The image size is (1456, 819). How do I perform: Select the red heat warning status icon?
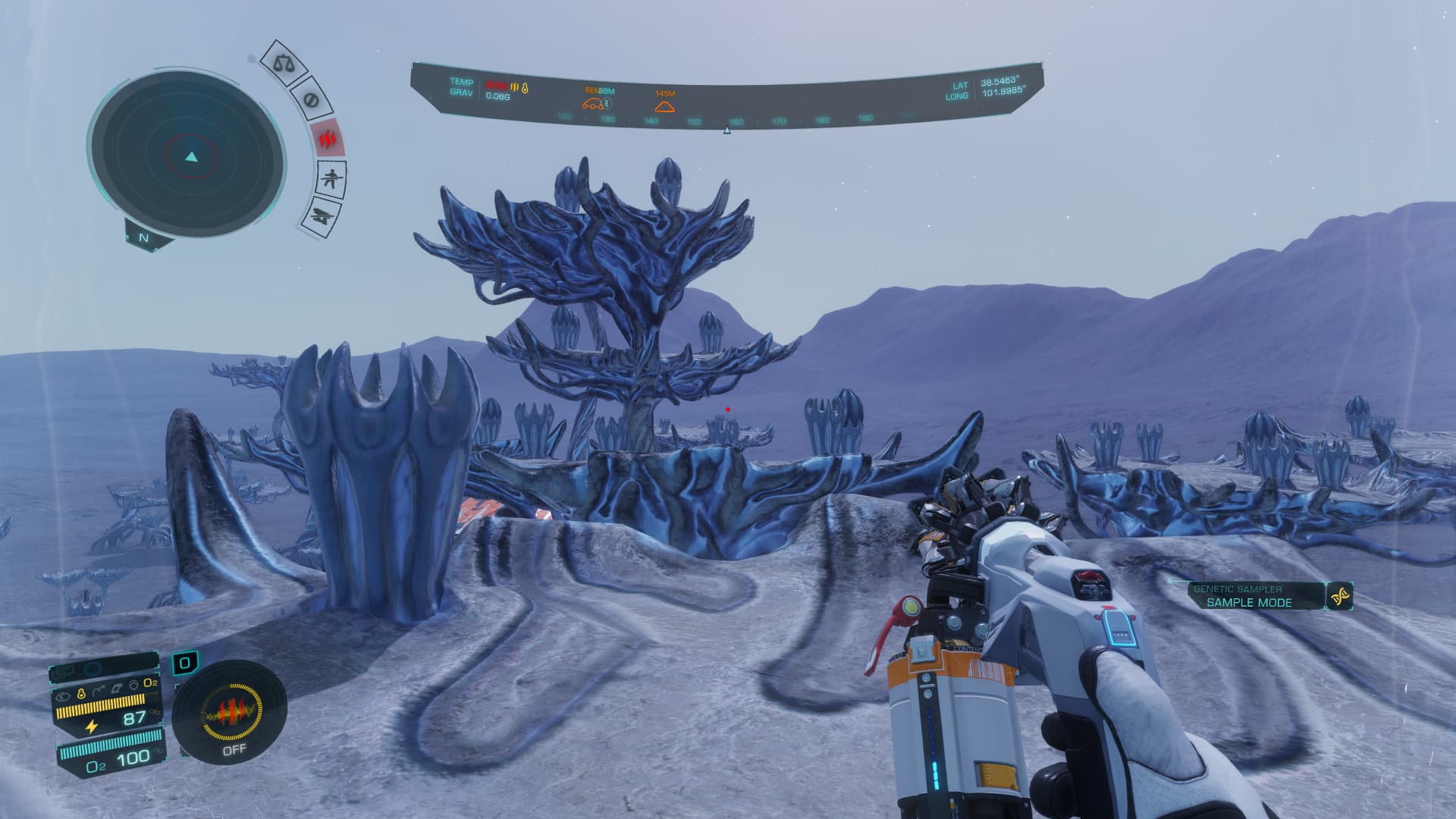[x=328, y=140]
